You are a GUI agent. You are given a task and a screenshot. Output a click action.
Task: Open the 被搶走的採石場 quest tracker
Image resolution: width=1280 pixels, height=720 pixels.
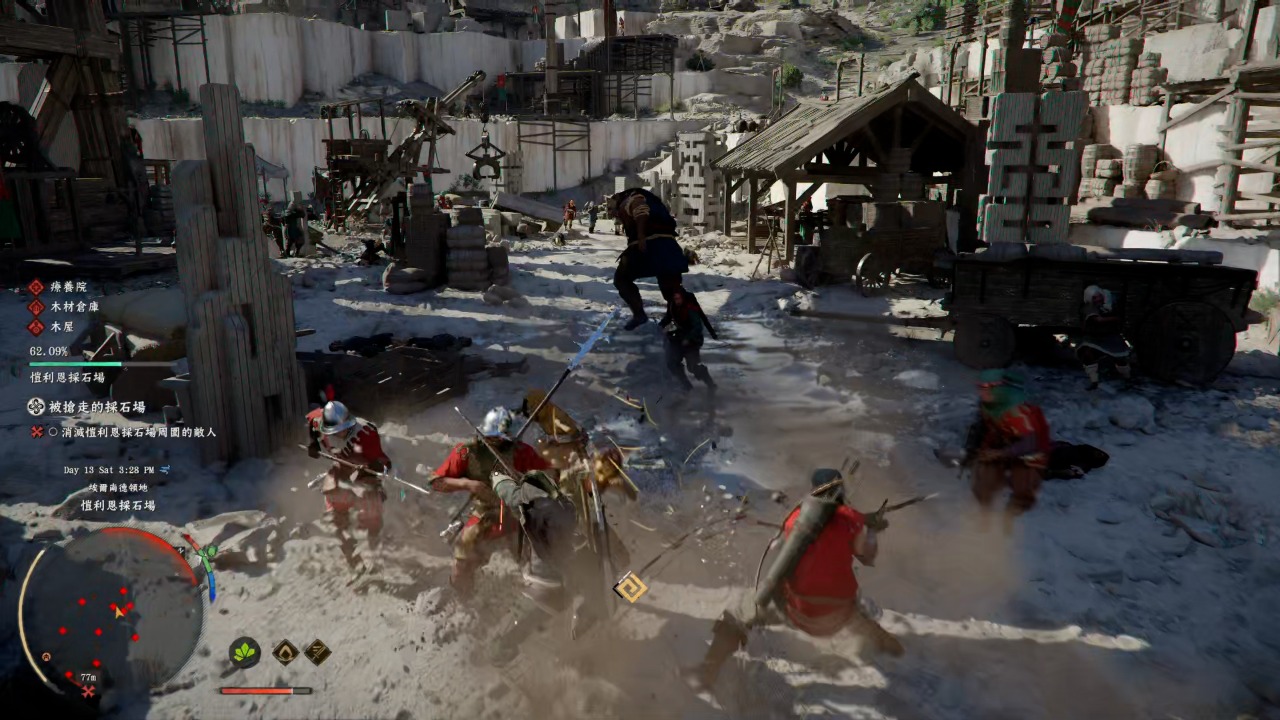pos(97,407)
